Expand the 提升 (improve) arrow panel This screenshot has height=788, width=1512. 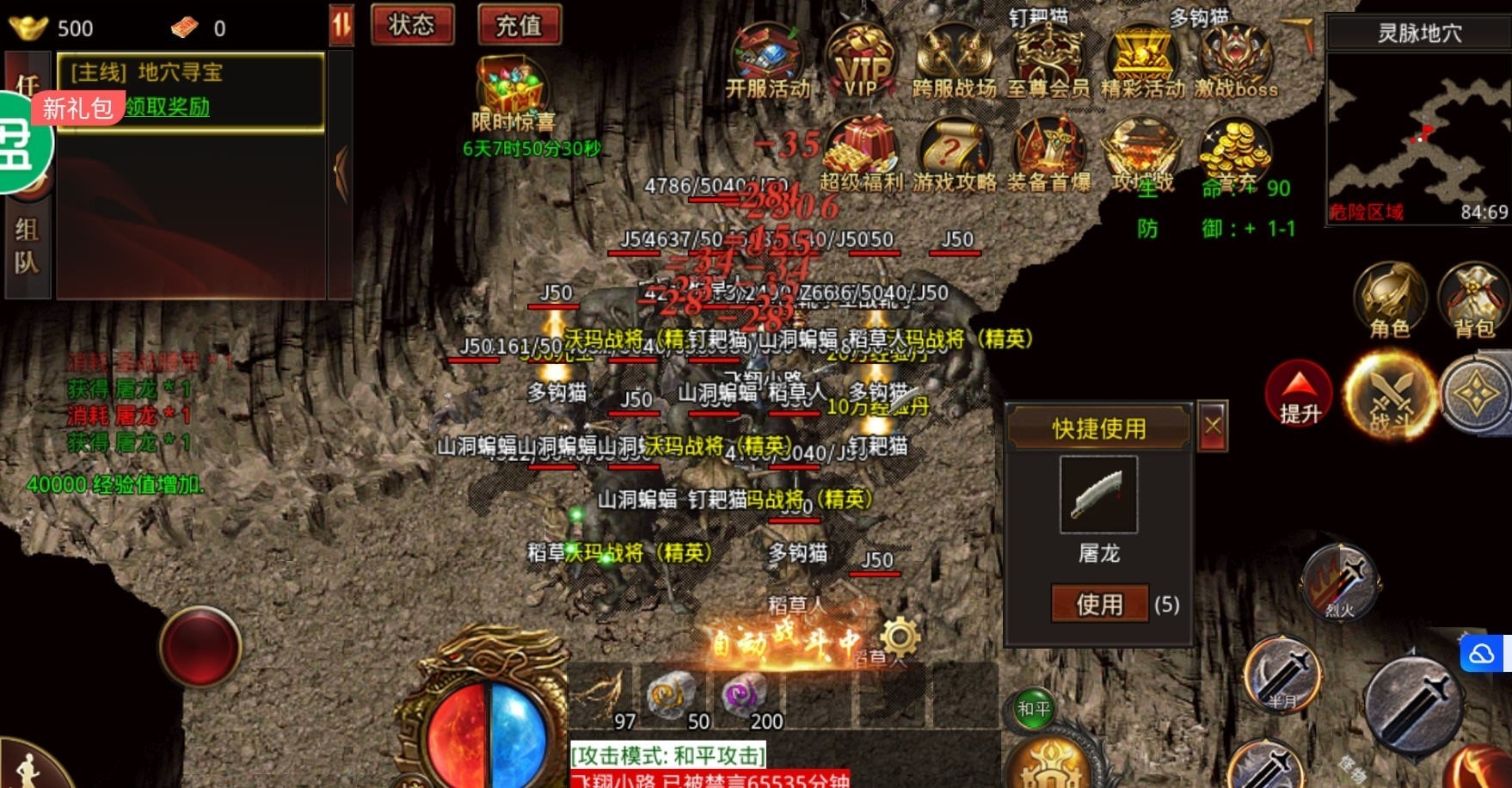pyautogui.click(x=1299, y=393)
